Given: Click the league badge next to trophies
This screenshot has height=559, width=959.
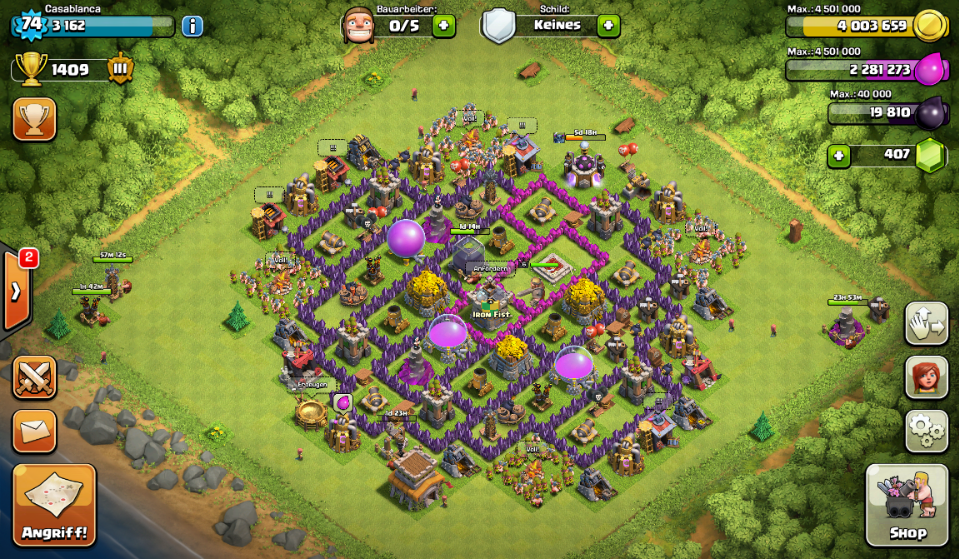Looking at the screenshot, I should [x=120, y=70].
